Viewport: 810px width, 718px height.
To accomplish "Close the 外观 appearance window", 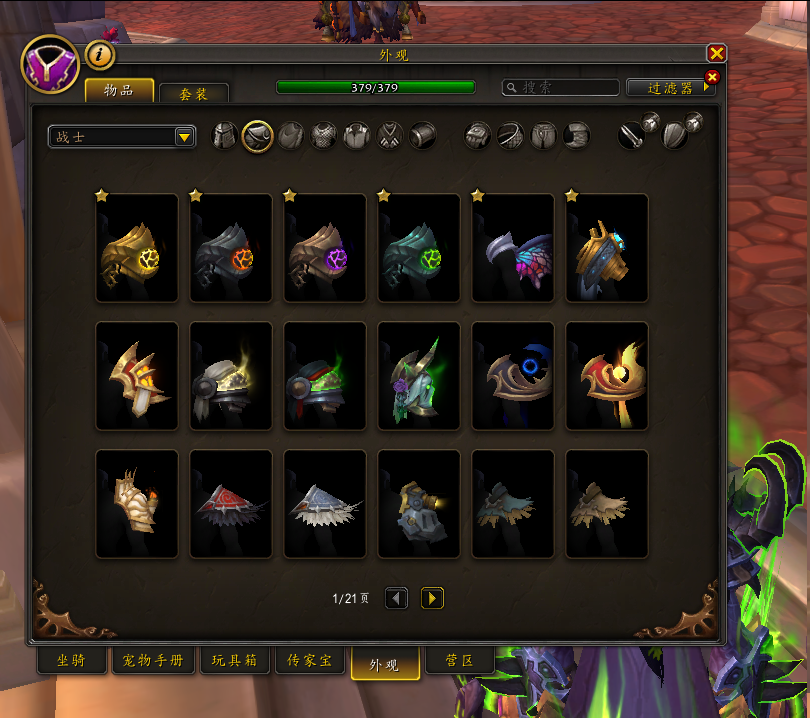I will click(716, 54).
